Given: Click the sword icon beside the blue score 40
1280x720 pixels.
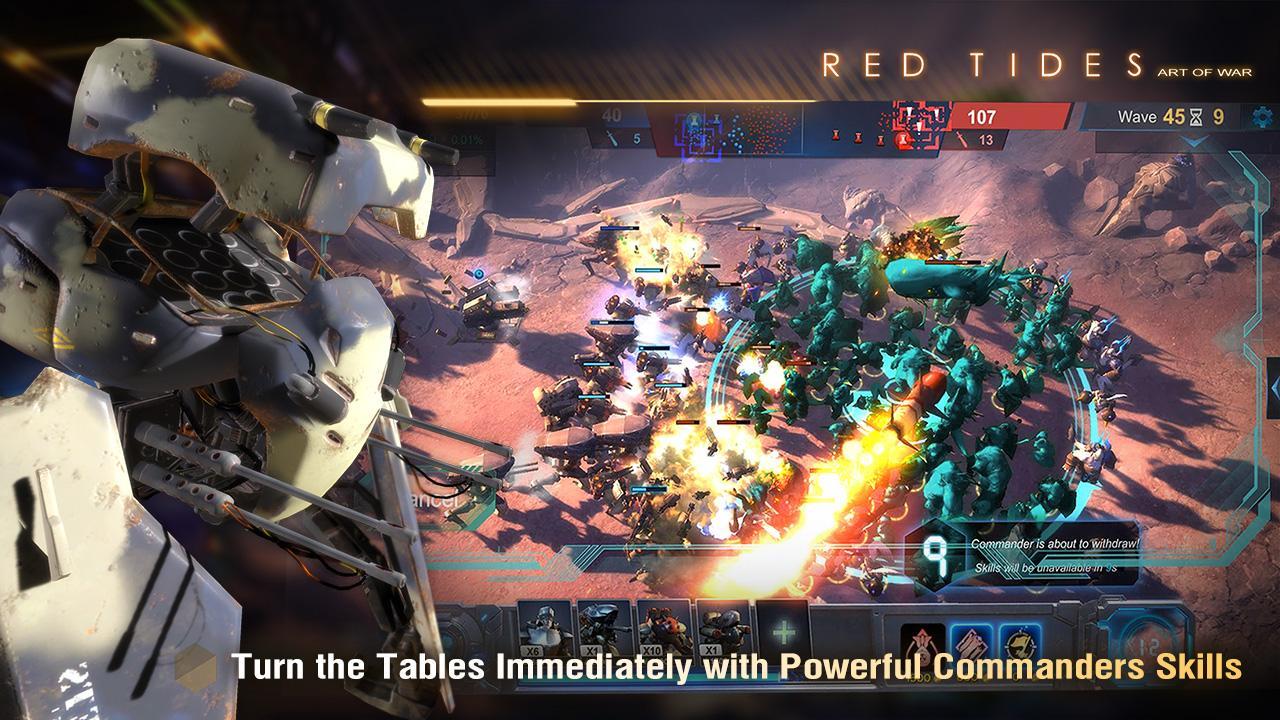Looking at the screenshot, I should pos(612,139).
